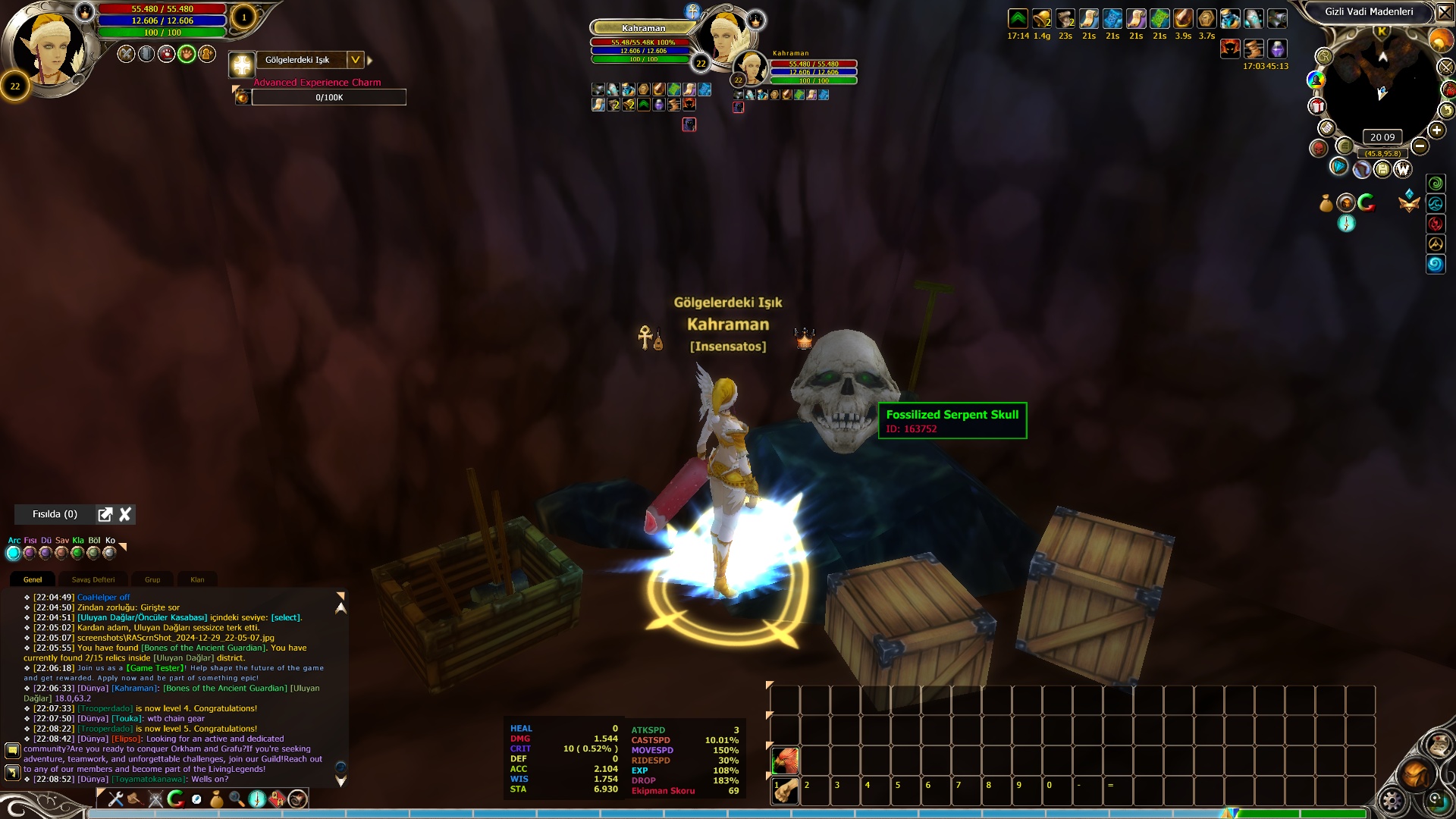Open the Grup chat tab
The height and width of the screenshot is (819, 1456).
pos(152,579)
